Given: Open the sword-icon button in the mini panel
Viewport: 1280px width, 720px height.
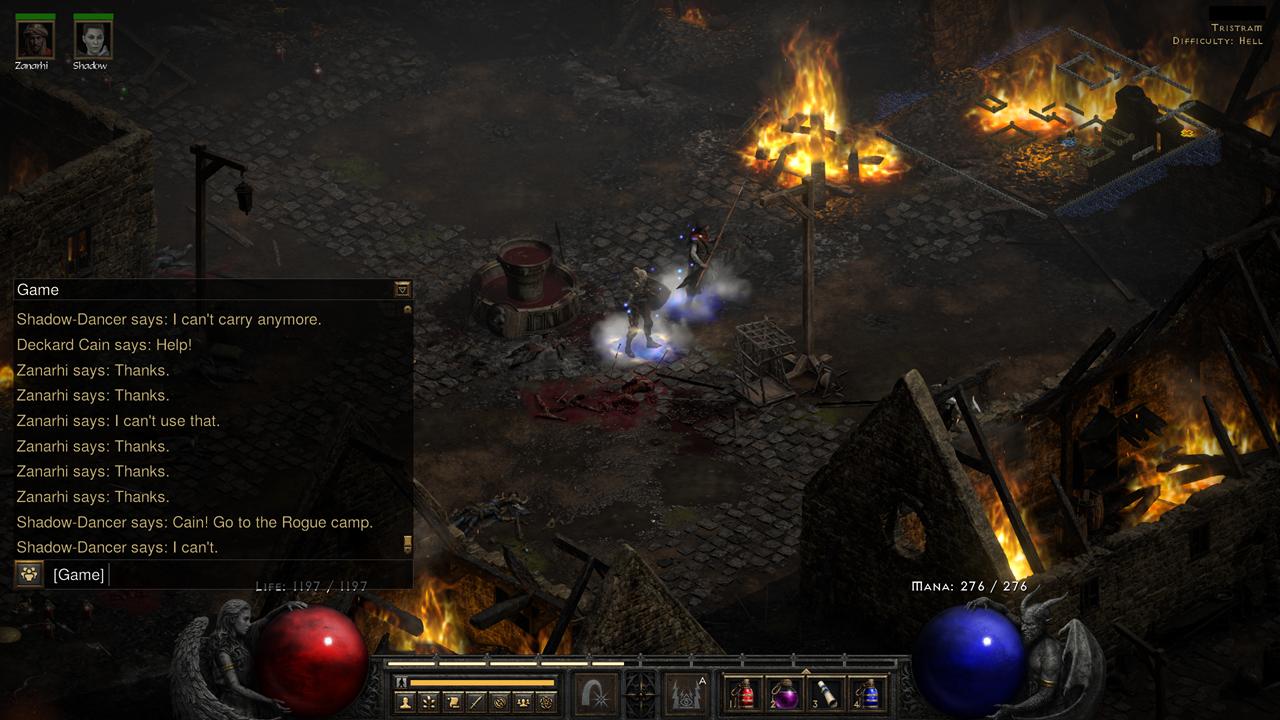Looking at the screenshot, I should click(476, 702).
